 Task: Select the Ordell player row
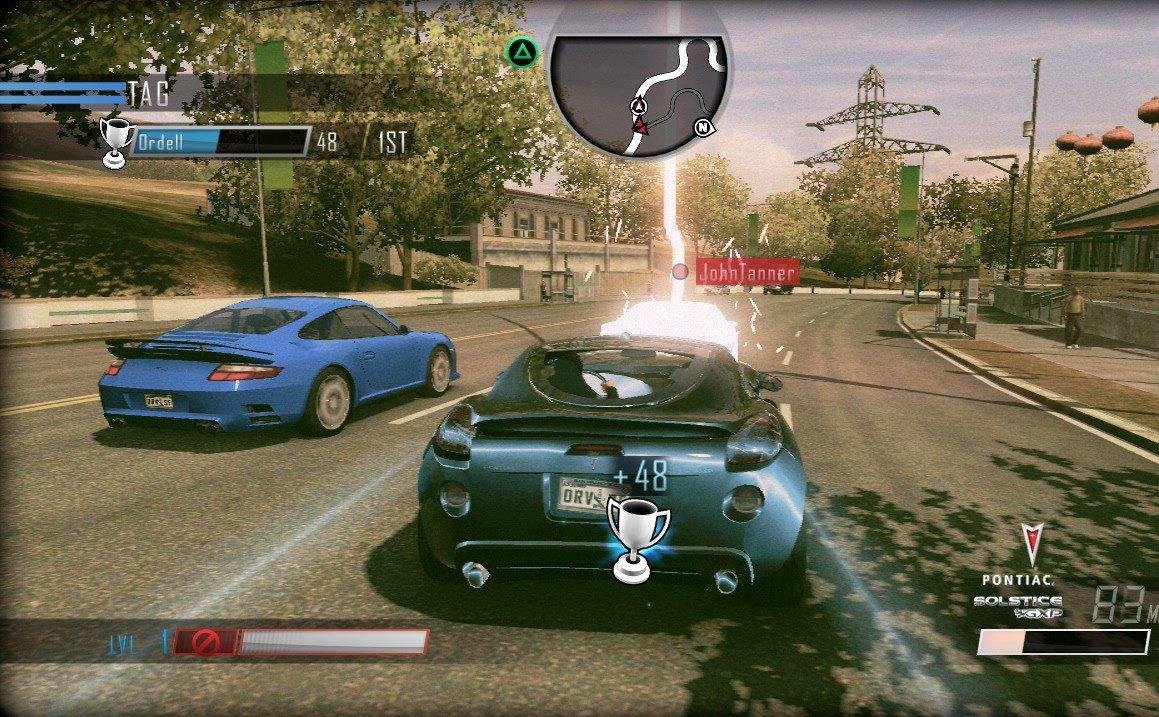pos(220,142)
